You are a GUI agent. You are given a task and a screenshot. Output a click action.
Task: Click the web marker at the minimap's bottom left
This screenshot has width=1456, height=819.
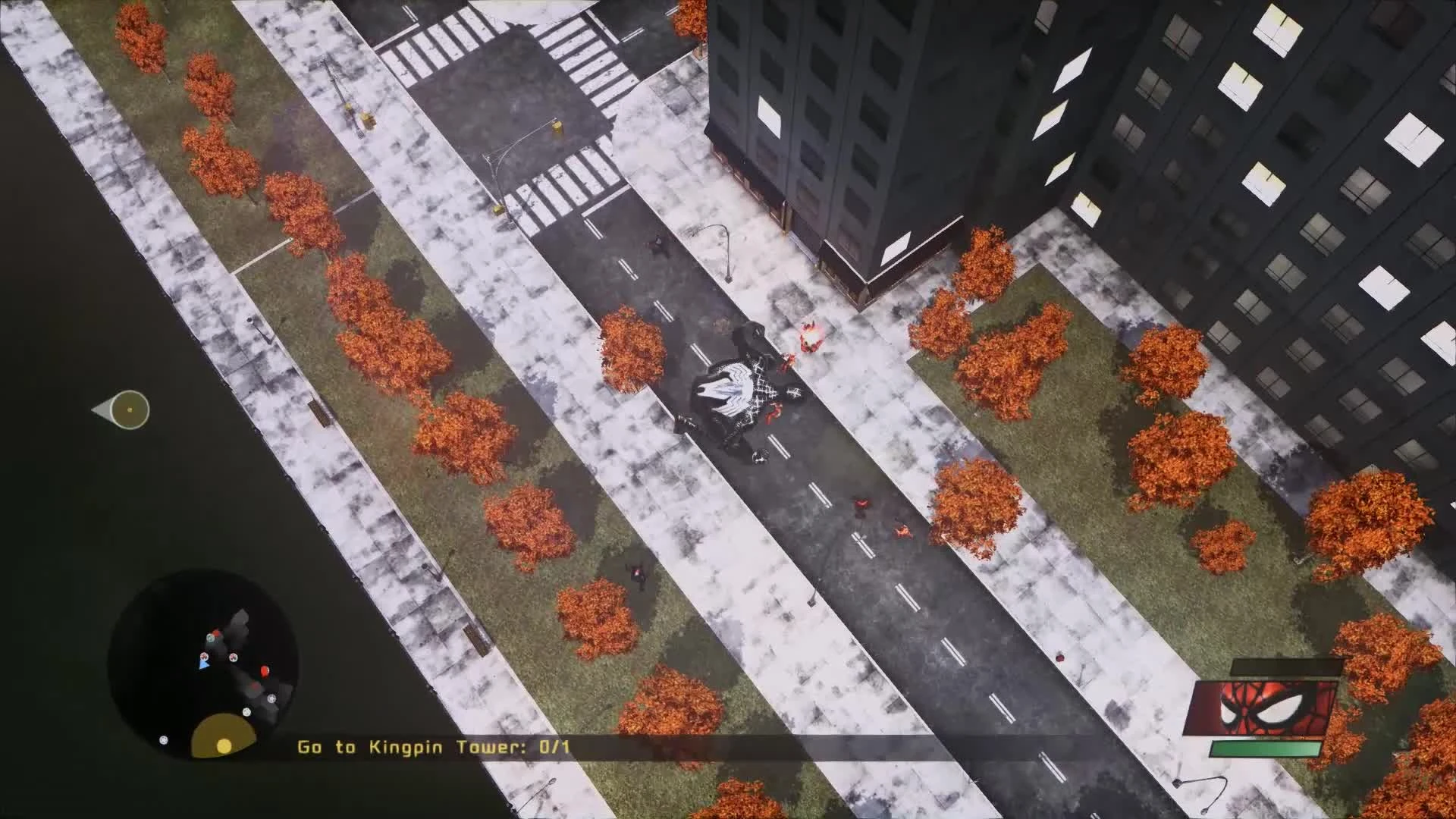click(163, 739)
